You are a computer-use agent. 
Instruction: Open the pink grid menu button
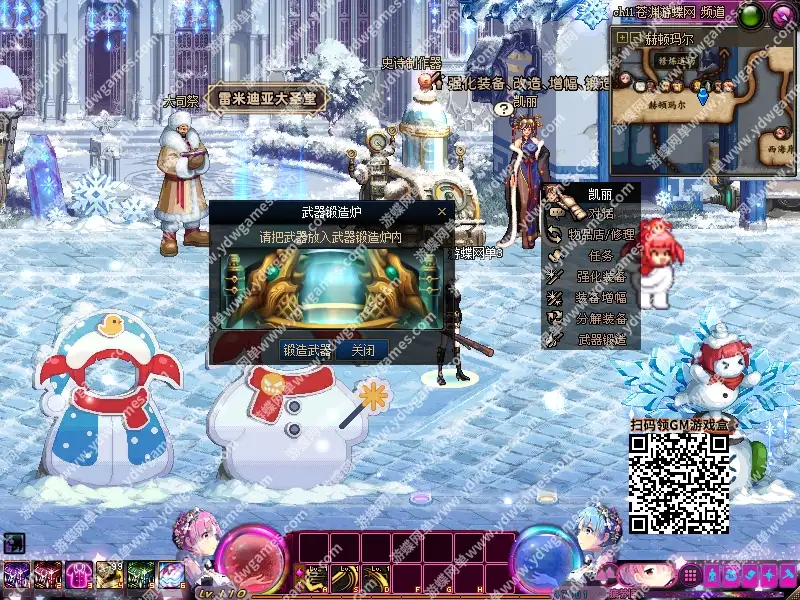point(690,576)
